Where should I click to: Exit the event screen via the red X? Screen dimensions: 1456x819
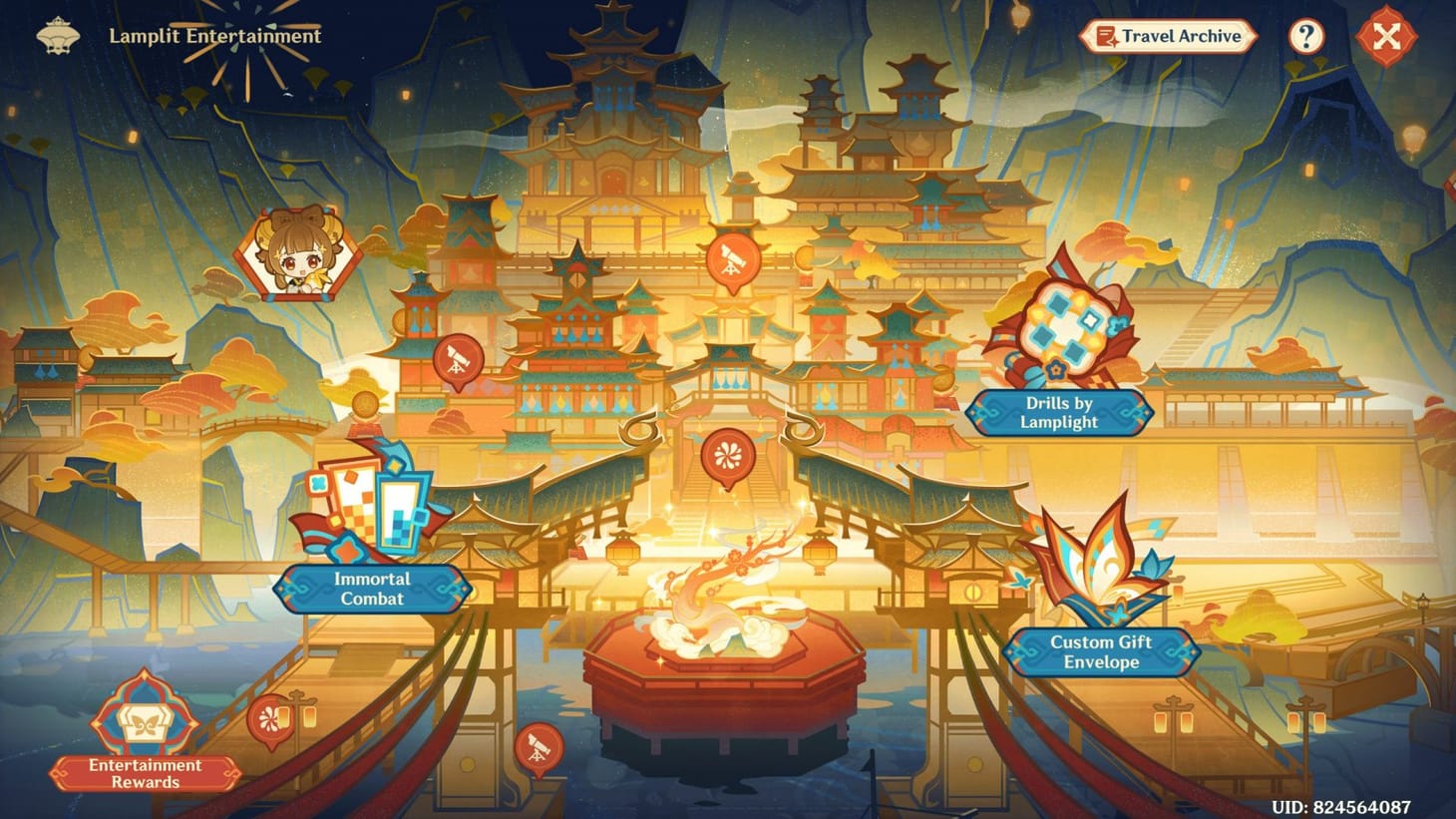click(x=1386, y=37)
